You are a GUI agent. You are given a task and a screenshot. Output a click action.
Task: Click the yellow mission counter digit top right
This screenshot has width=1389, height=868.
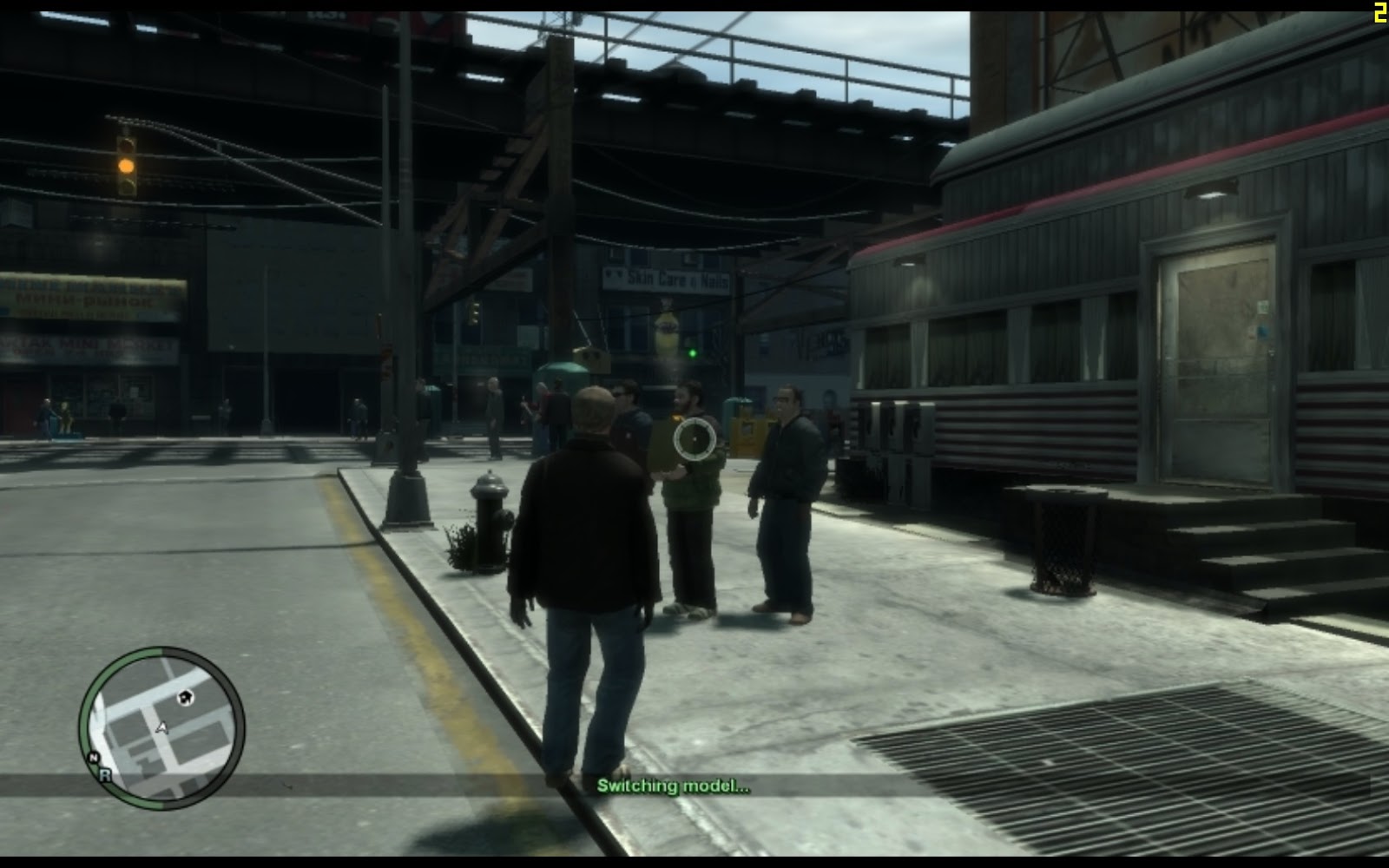tap(1379, 11)
